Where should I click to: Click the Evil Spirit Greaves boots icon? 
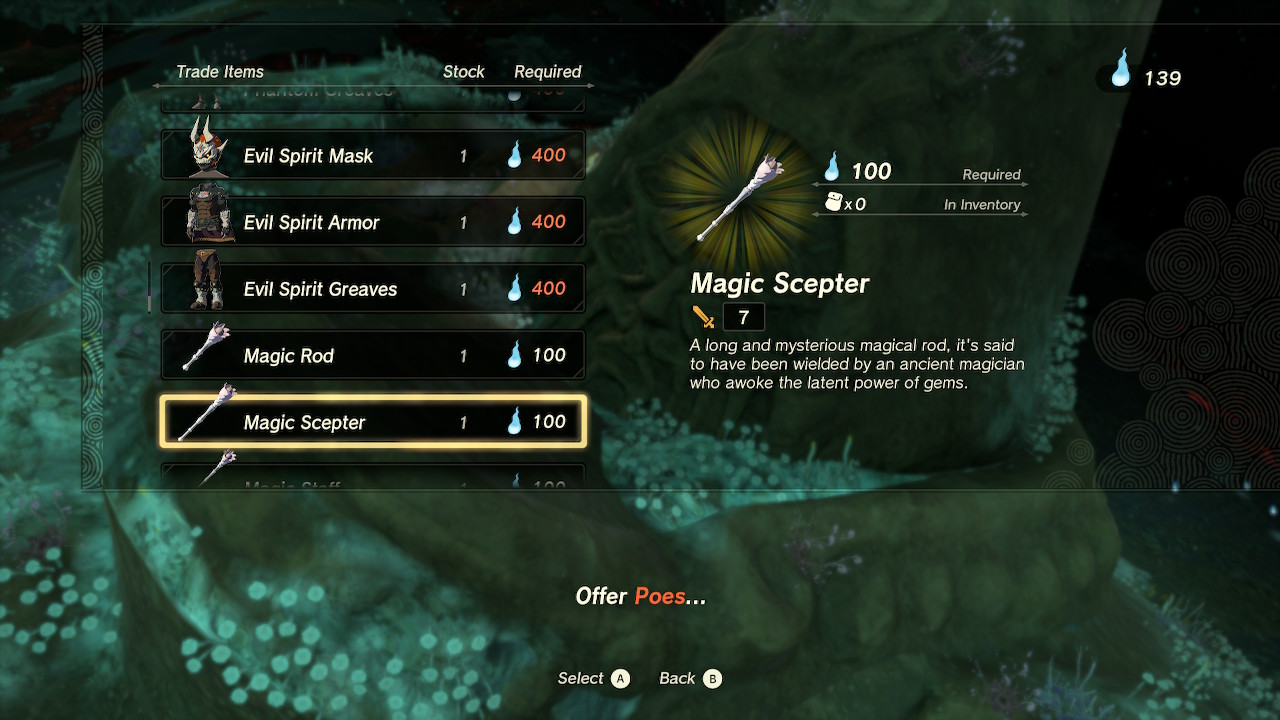pyautogui.click(x=205, y=285)
